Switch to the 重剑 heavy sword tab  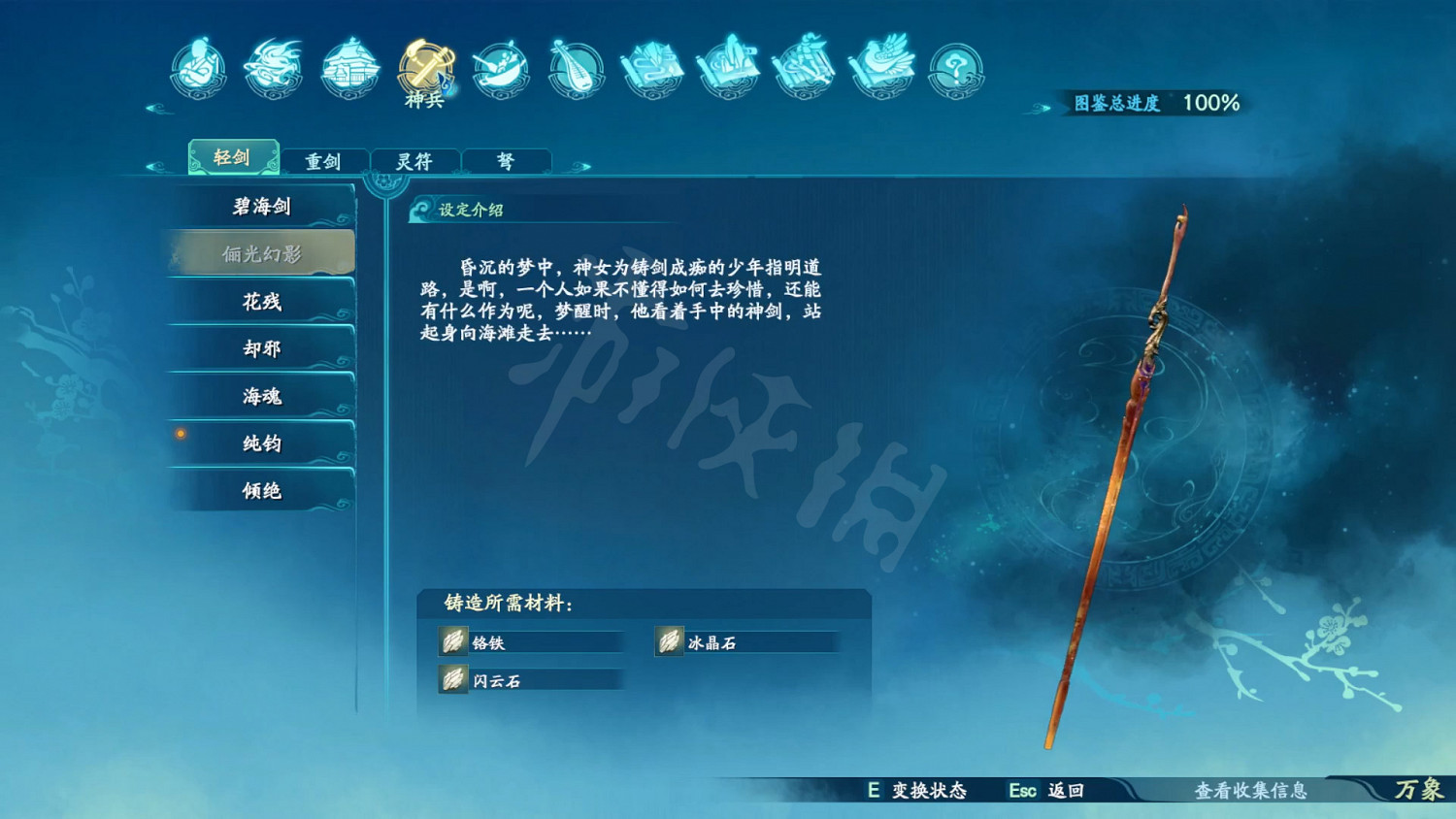(x=325, y=160)
